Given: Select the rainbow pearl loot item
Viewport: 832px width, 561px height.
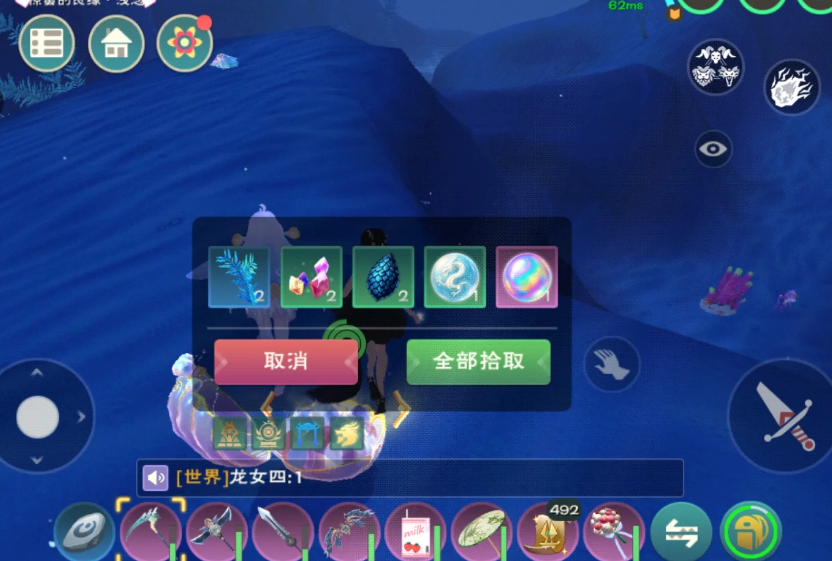Looking at the screenshot, I should [x=527, y=277].
